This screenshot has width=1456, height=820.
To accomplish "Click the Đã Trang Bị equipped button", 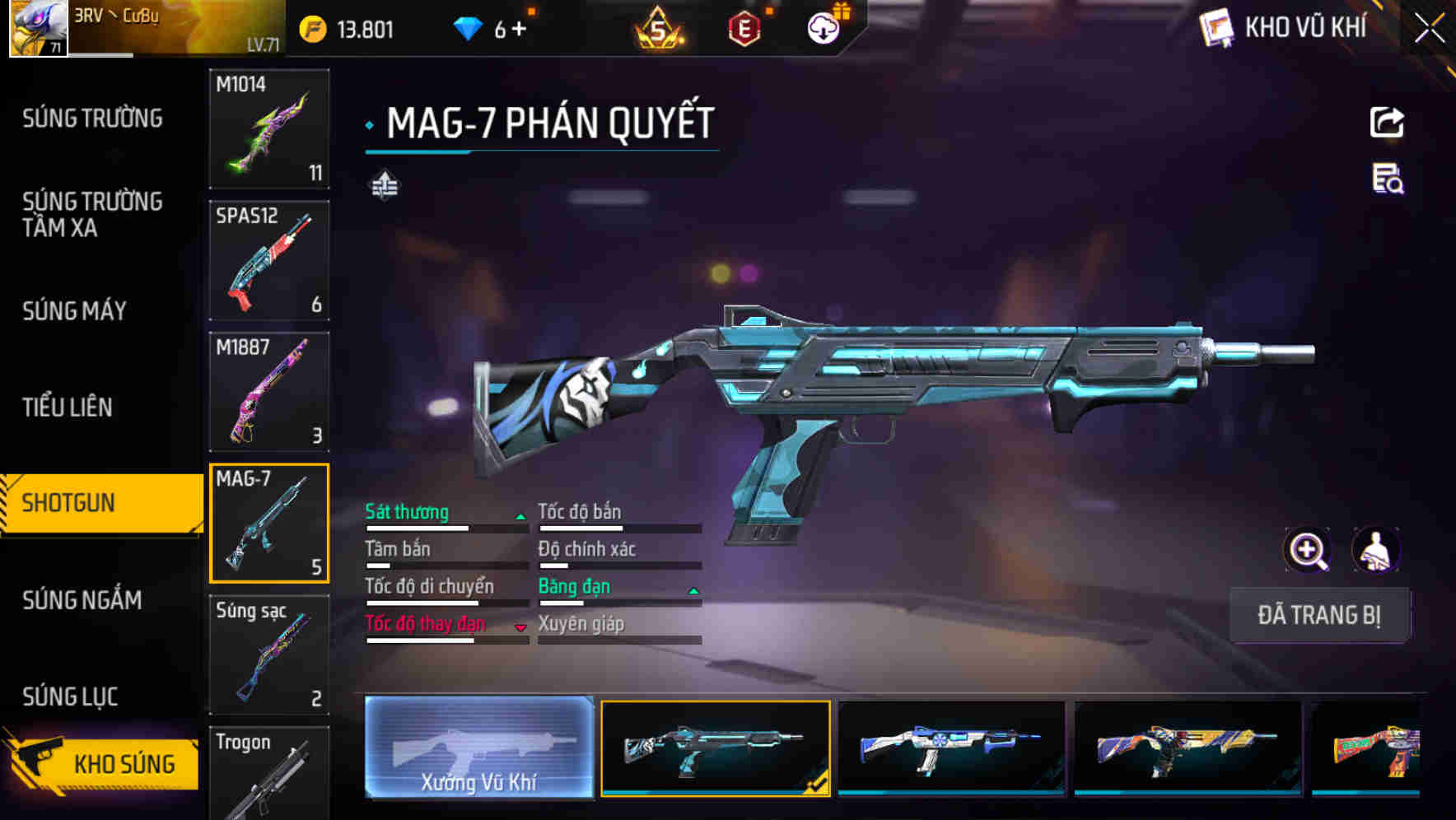I will click(x=1318, y=615).
